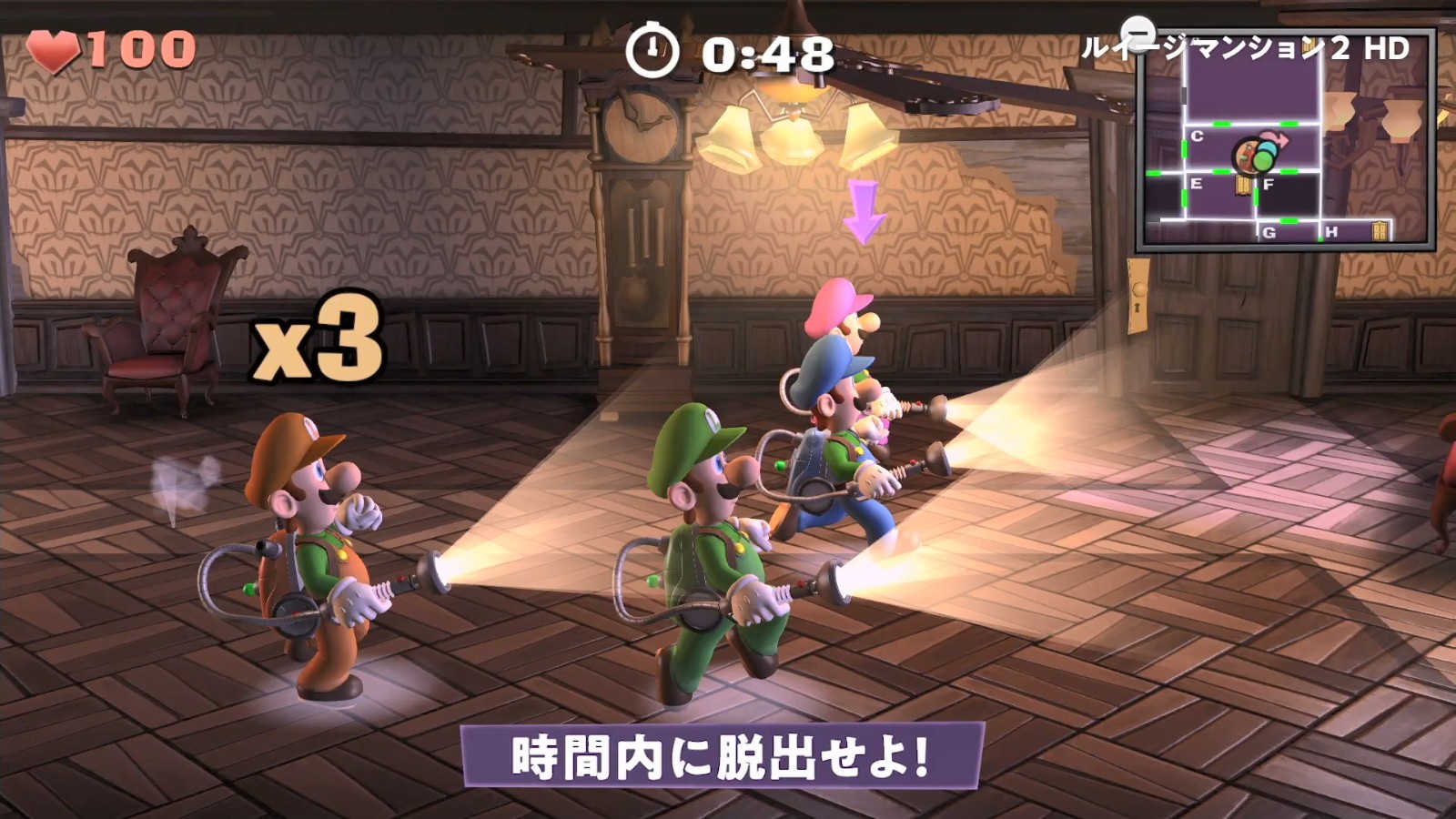Select the pink exit arrow on the minimap
1456x819 pixels.
coord(1273,136)
